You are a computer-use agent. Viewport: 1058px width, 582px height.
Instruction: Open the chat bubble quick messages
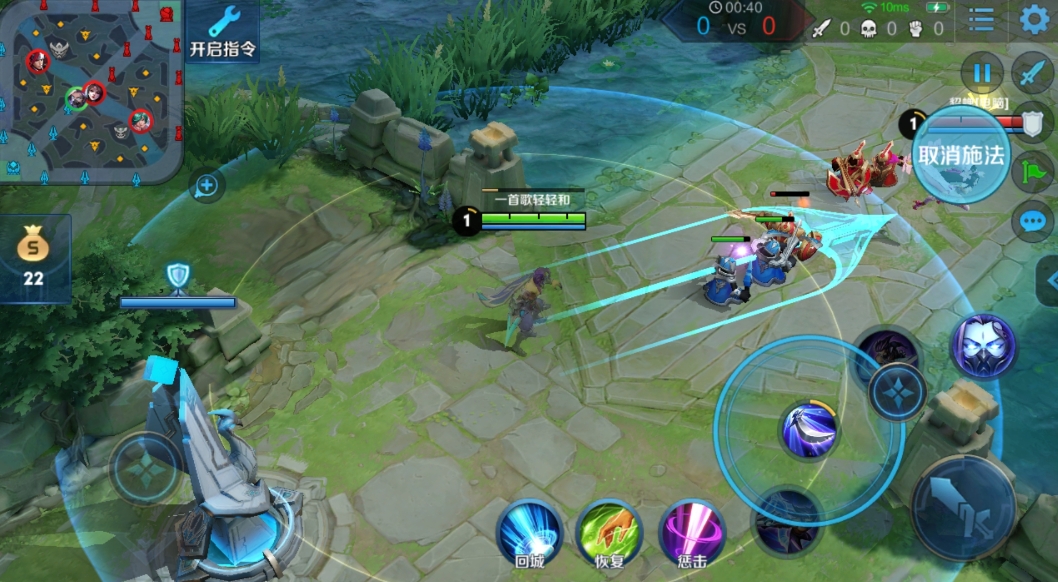point(1032,221)
